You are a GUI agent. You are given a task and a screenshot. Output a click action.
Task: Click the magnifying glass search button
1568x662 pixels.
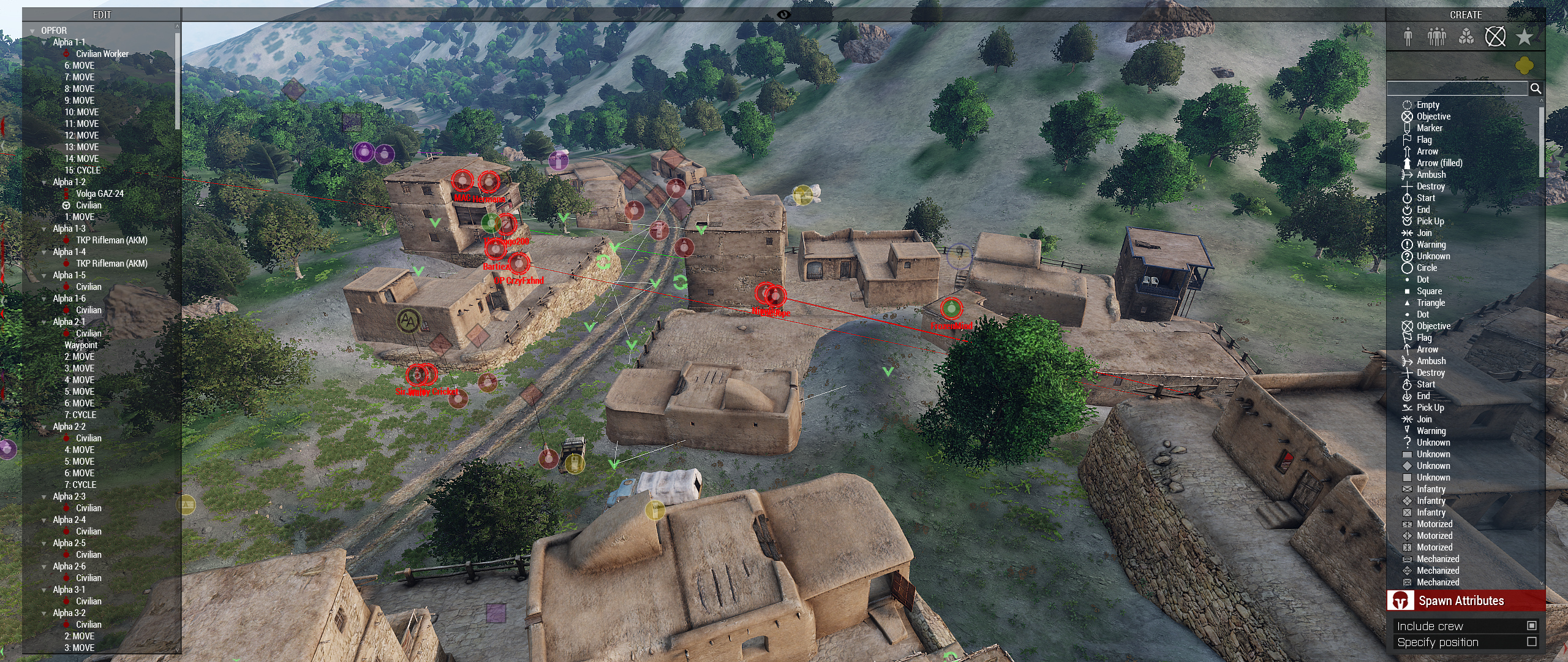click(x=1536, y=89)
